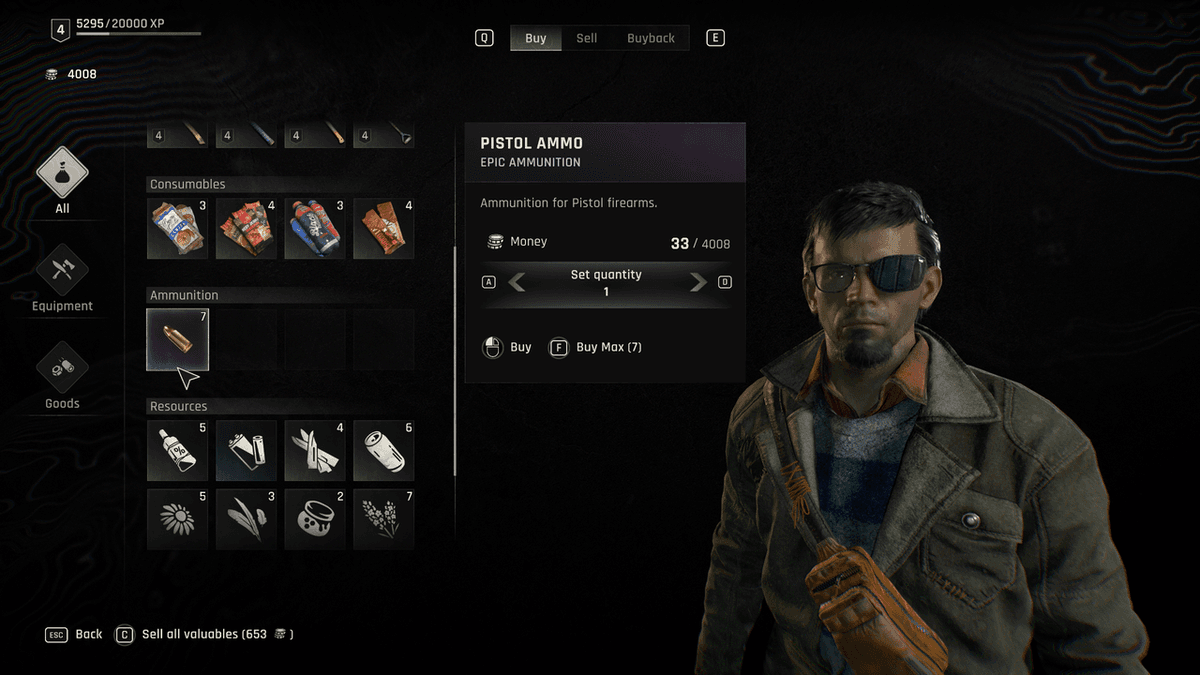Select the pistol ammo slot

[x=178, y=339]
